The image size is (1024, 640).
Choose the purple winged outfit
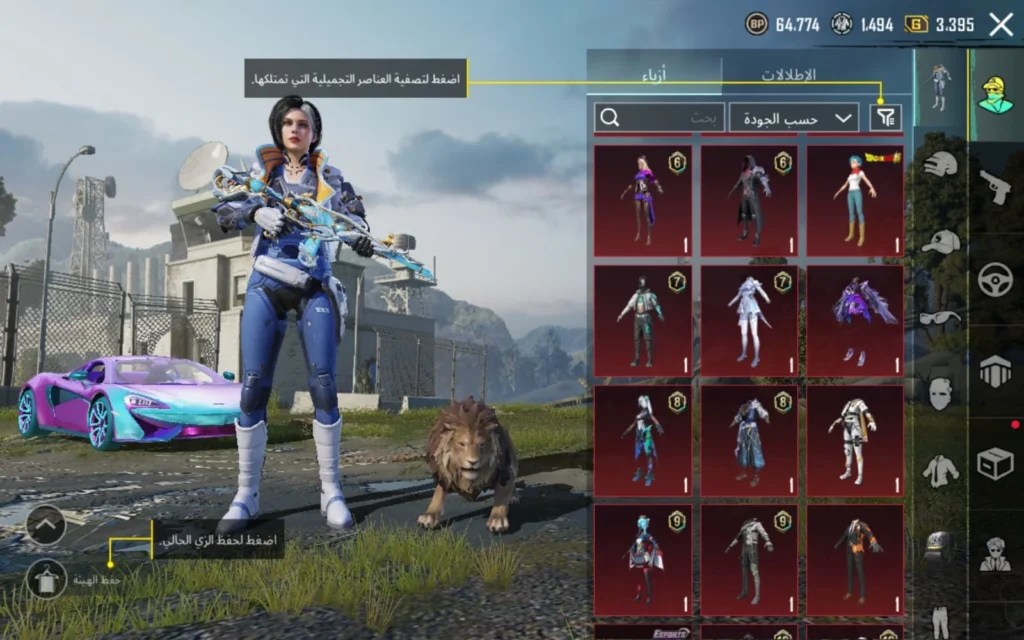click(x=854, y=320)
